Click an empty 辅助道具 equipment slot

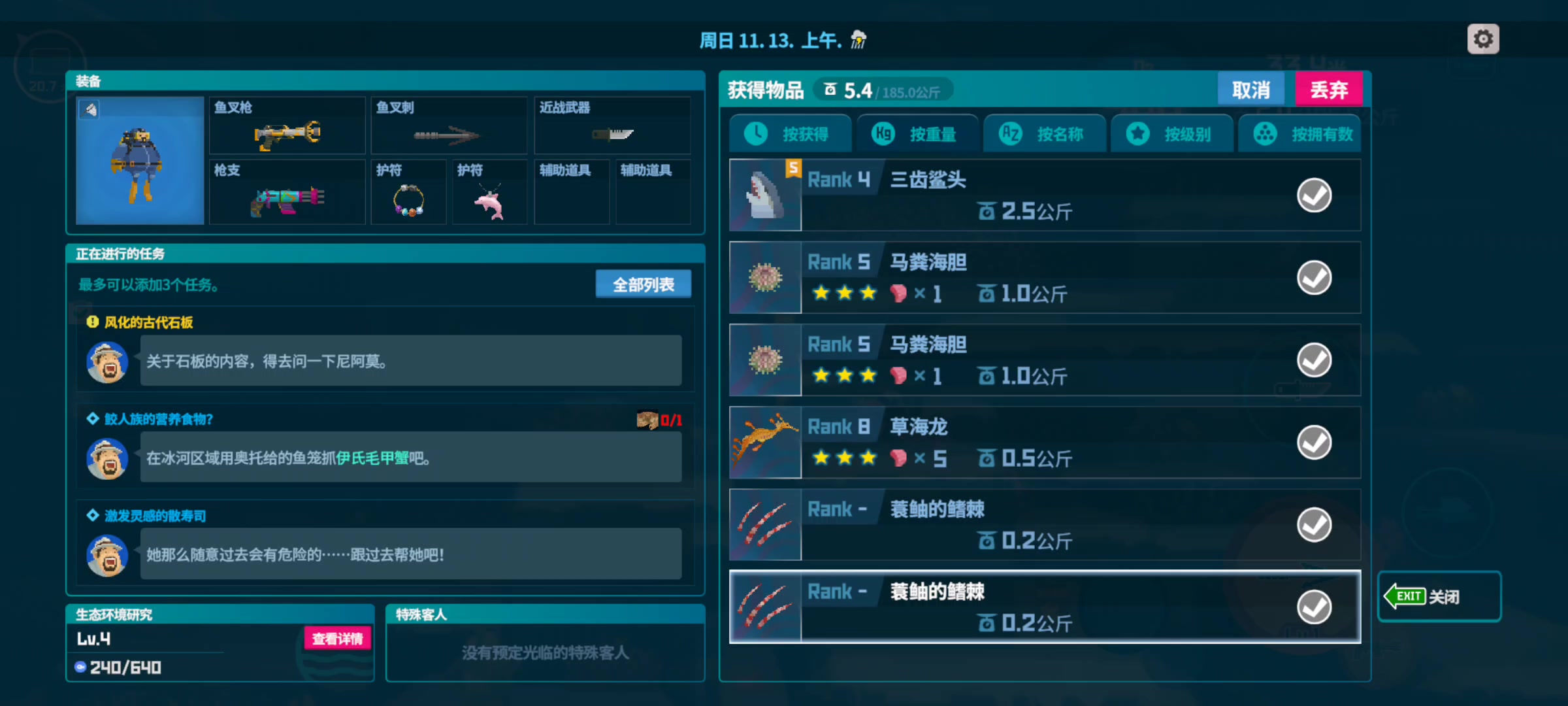571,192
